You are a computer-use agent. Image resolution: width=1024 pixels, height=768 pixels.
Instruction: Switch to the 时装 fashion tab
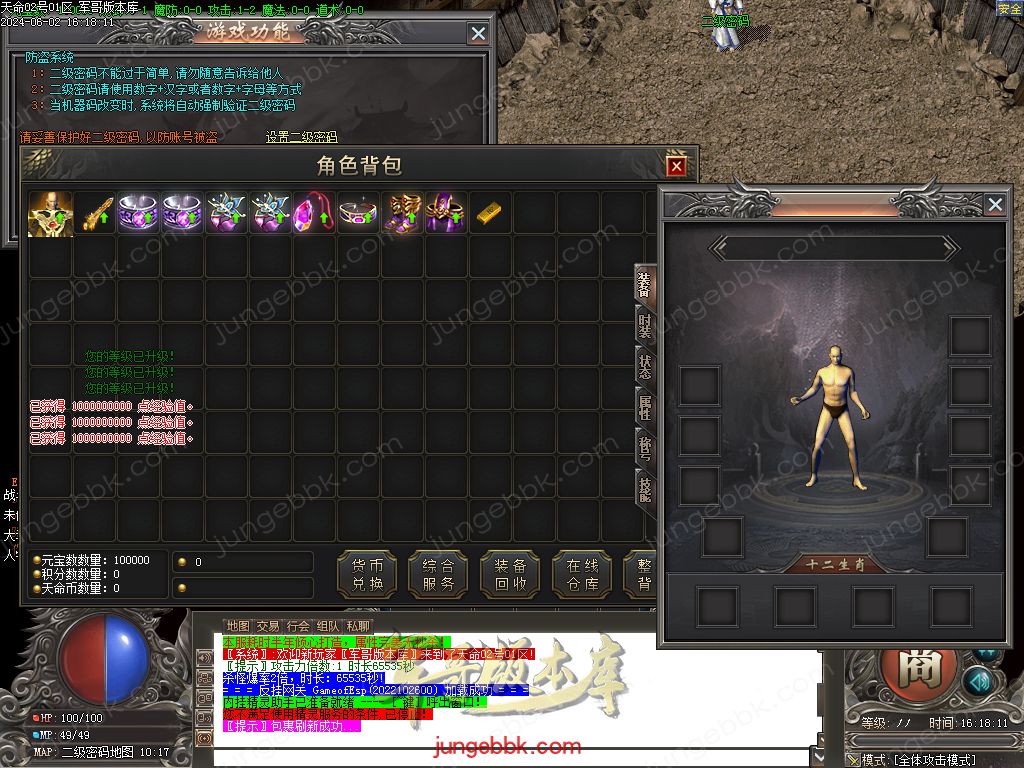coord(645,327)
